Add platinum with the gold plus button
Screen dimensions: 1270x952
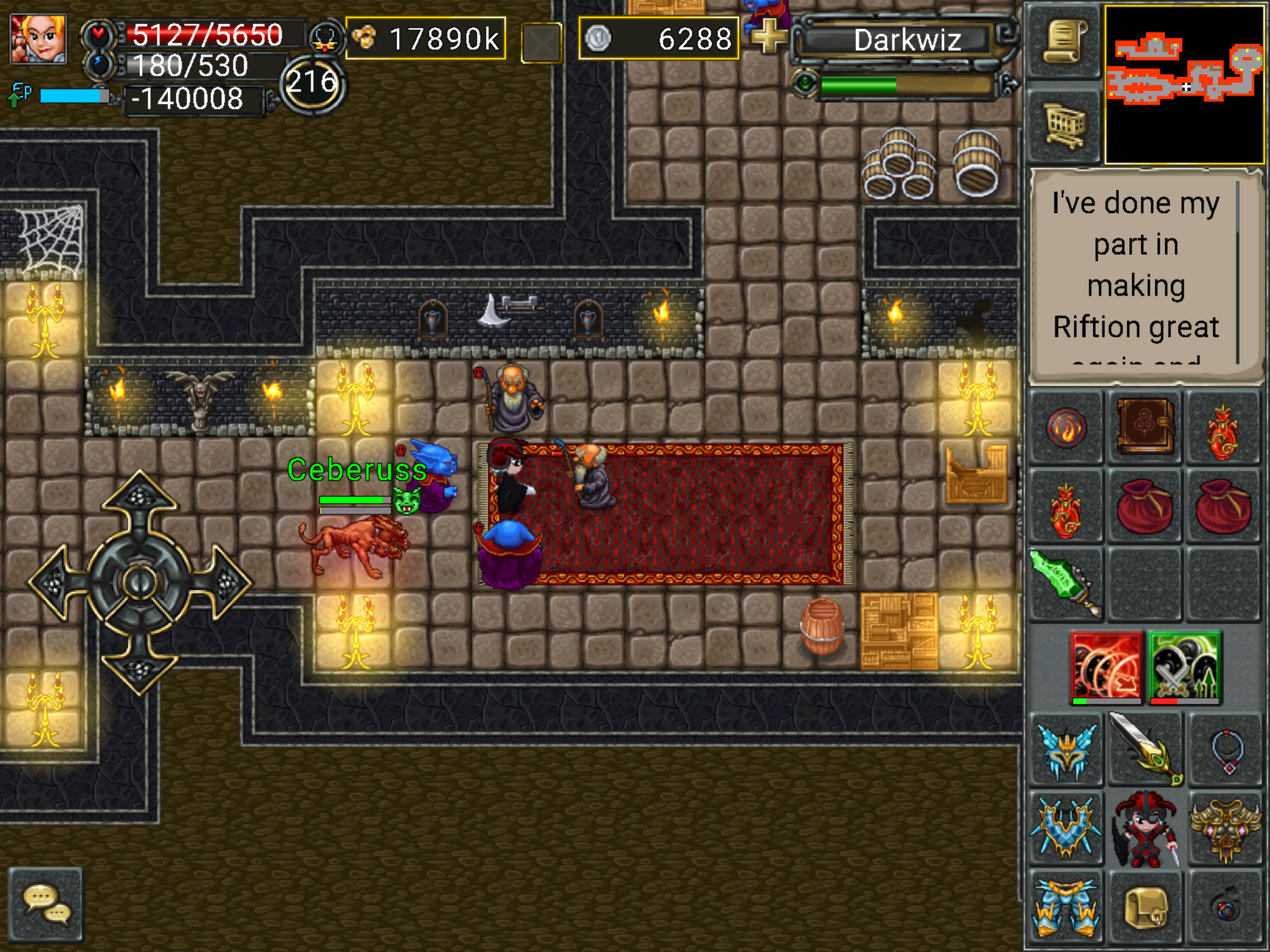pos(768,36)
